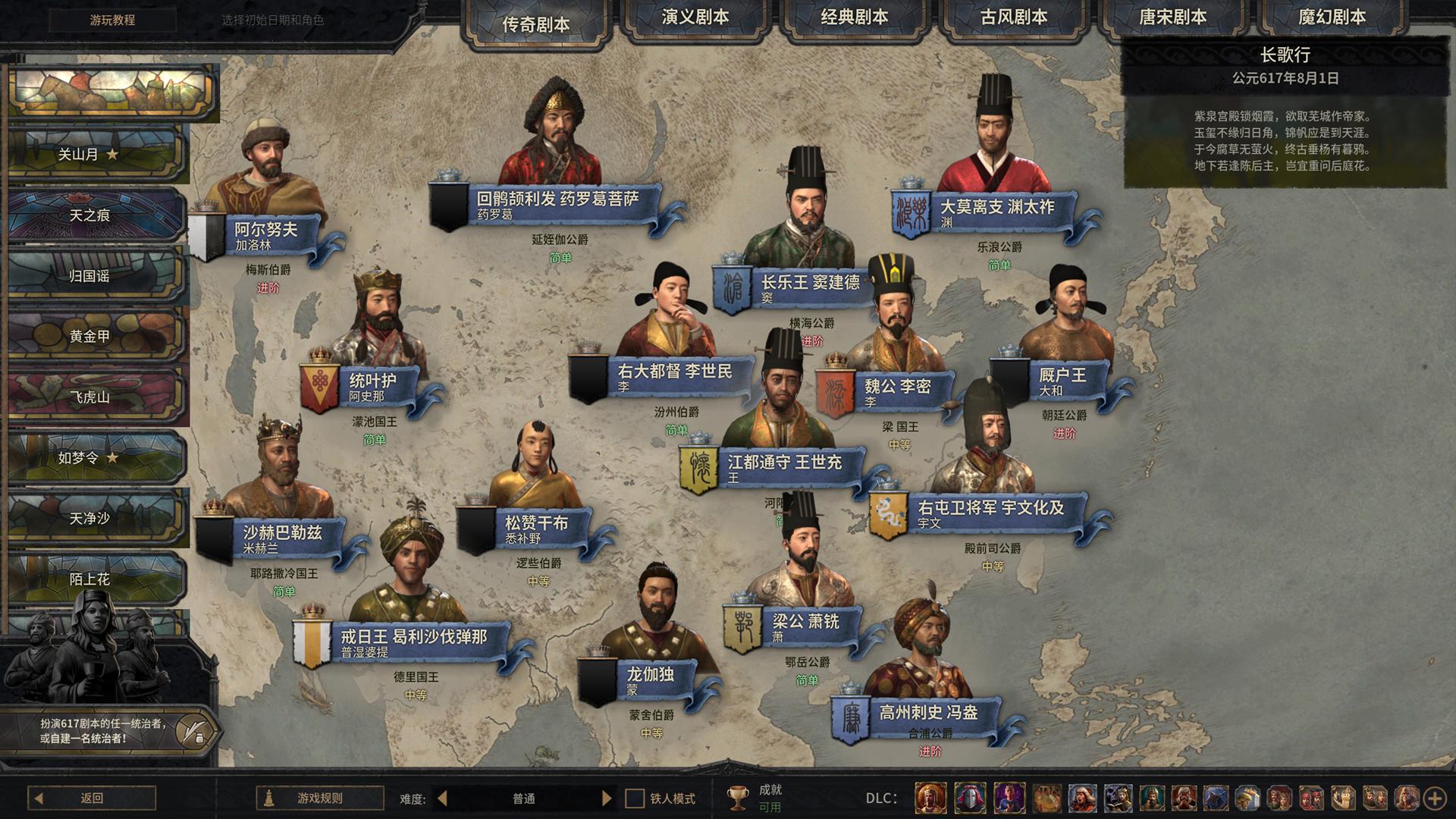Click the DLC plus icon
This screenshot has height=819, width=1456.
click(x=1434, y=798)
